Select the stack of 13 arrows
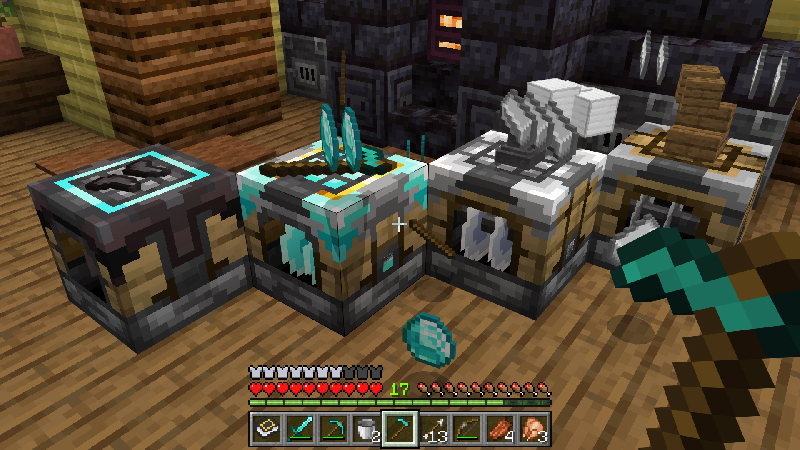The width and height of the screenshot is (800, 450). coord(433,429)
